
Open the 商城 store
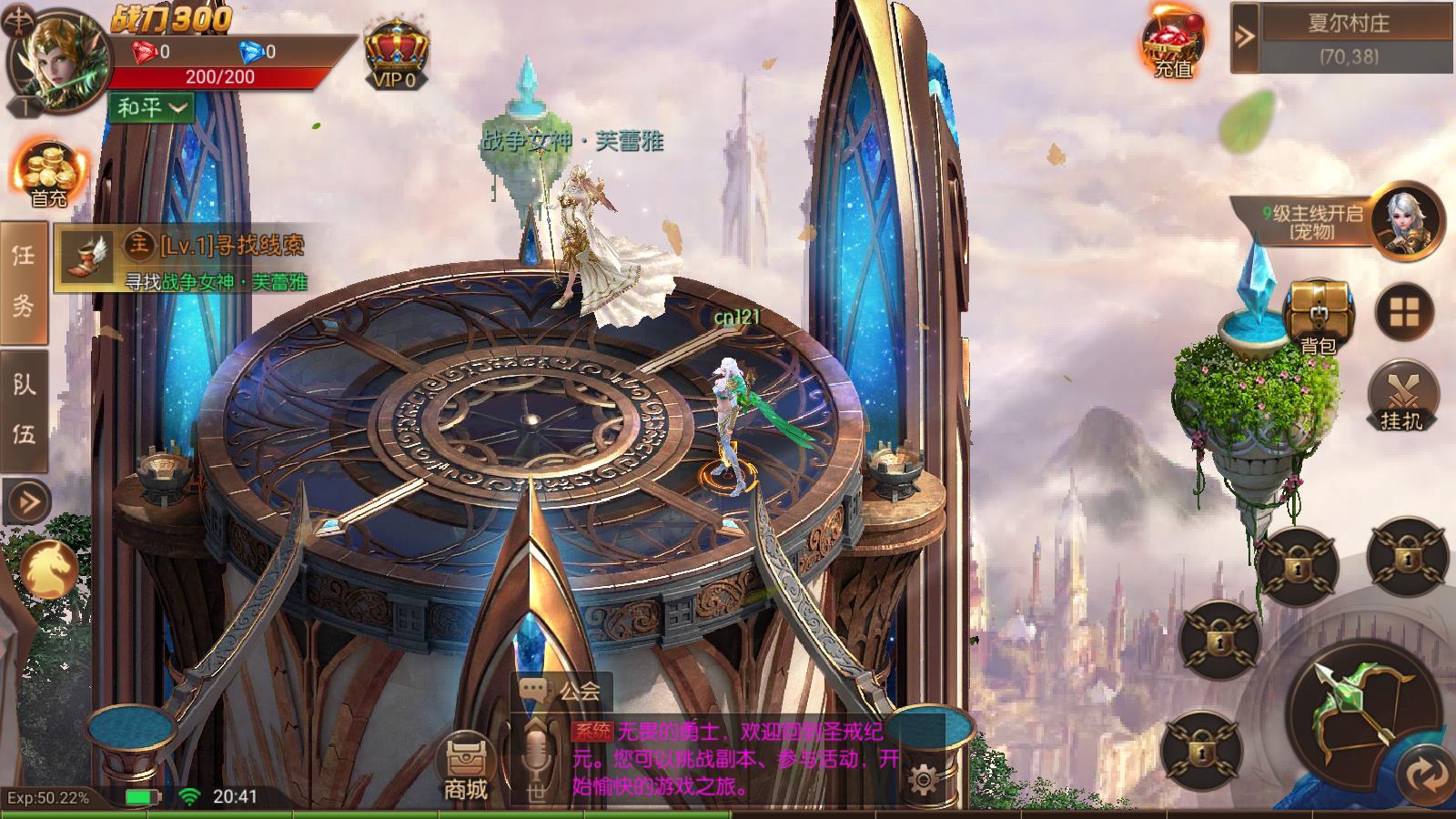[466, 766]
